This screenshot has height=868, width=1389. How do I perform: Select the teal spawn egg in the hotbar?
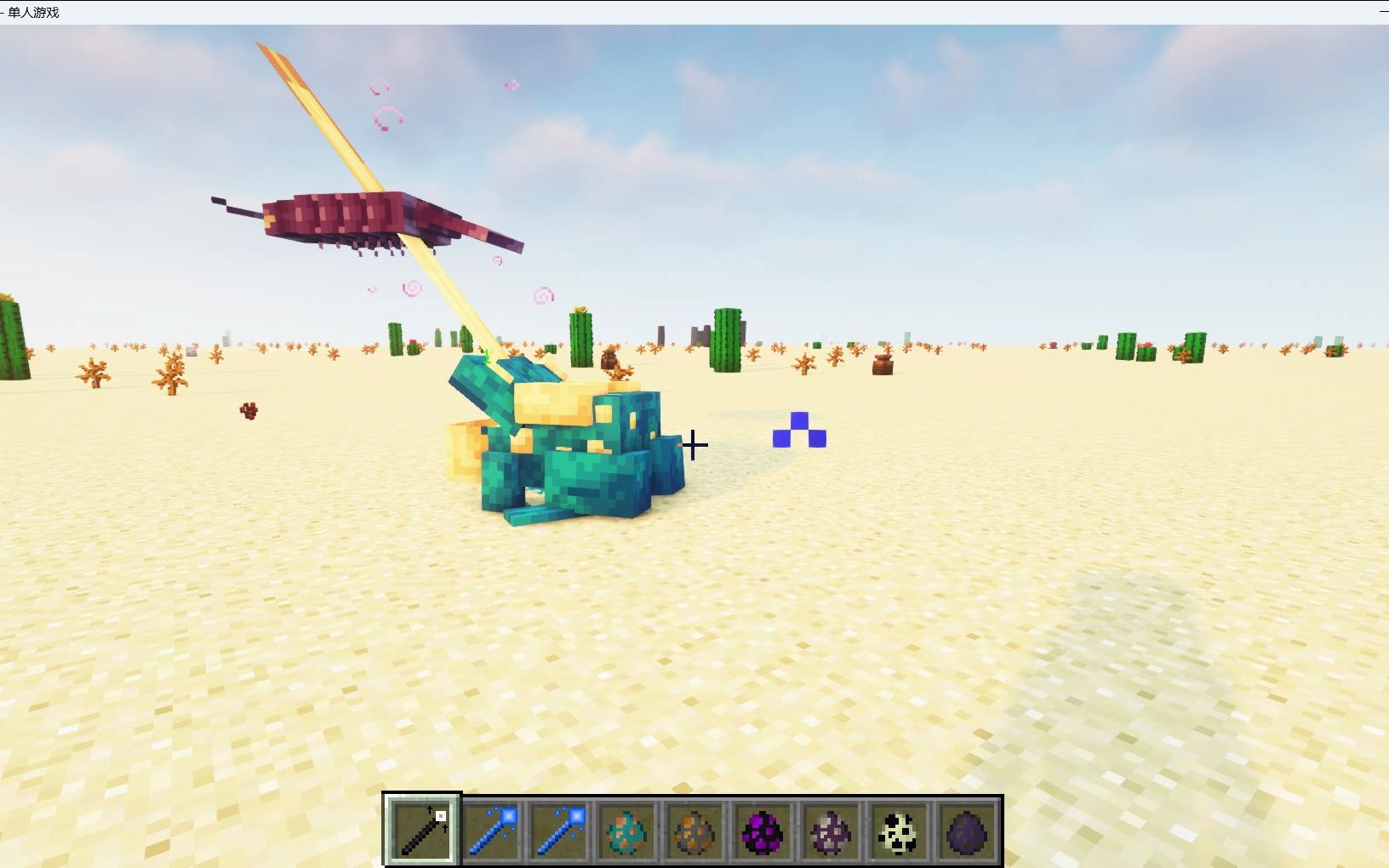626,831
